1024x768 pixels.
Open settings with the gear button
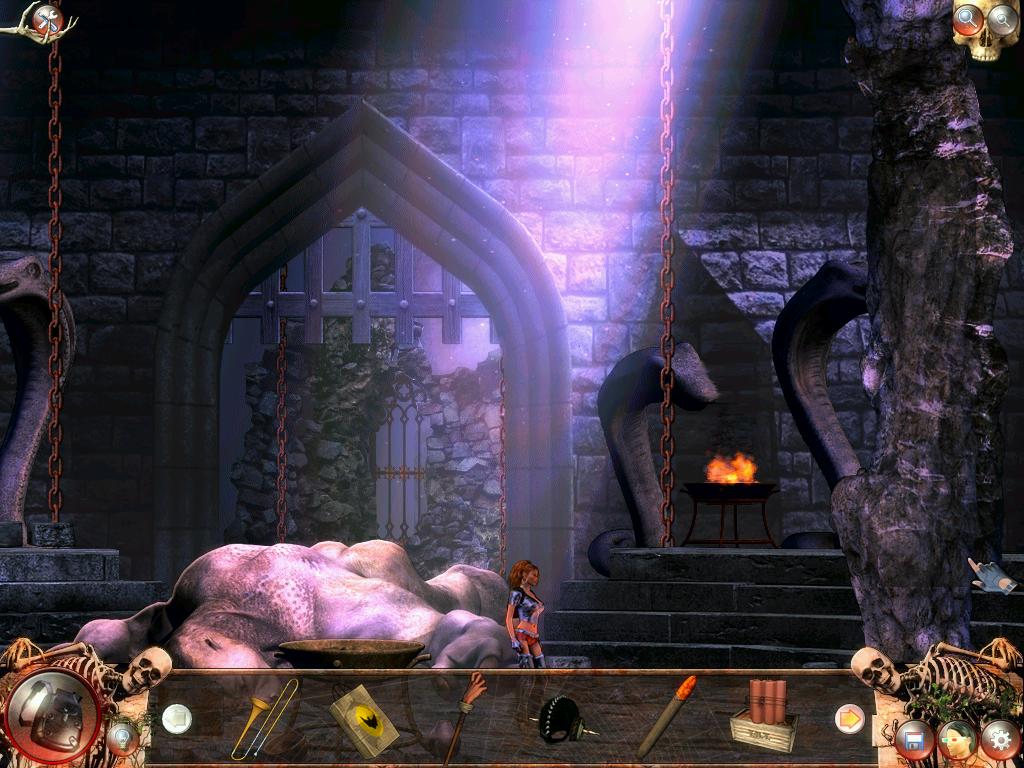(x=999, y=740)
